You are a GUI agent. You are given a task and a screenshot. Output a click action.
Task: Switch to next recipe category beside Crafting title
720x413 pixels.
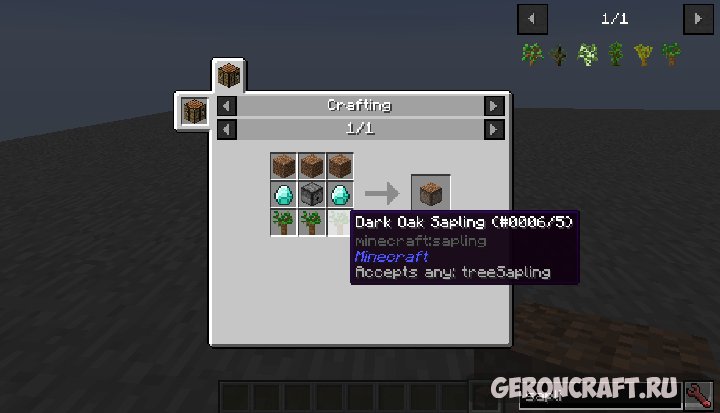pyautogui.click(x=493, y=106)
